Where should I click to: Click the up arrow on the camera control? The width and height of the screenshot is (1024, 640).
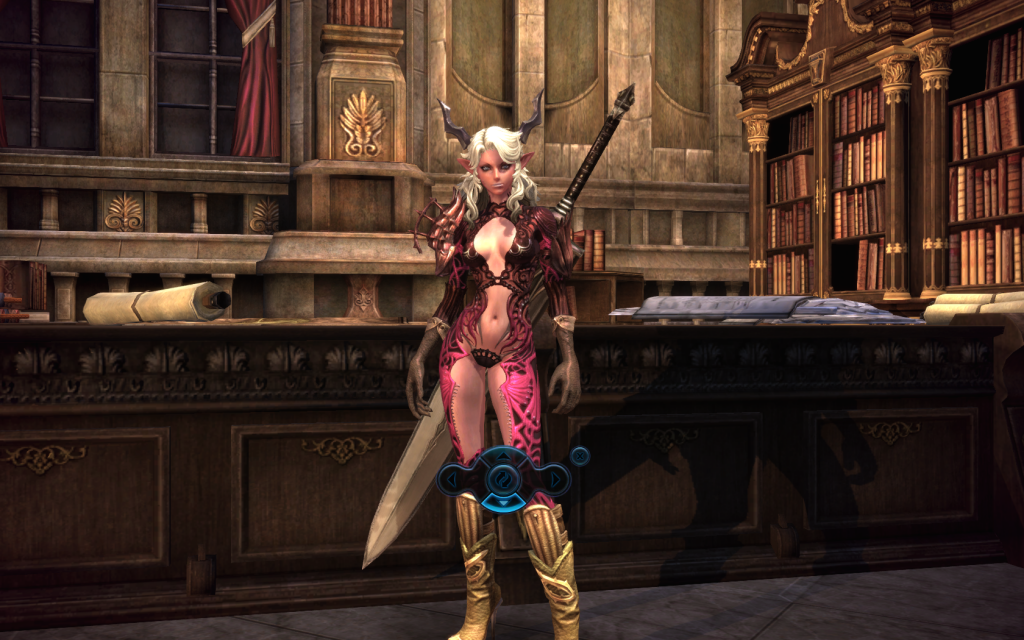click(x=505, y=457)
